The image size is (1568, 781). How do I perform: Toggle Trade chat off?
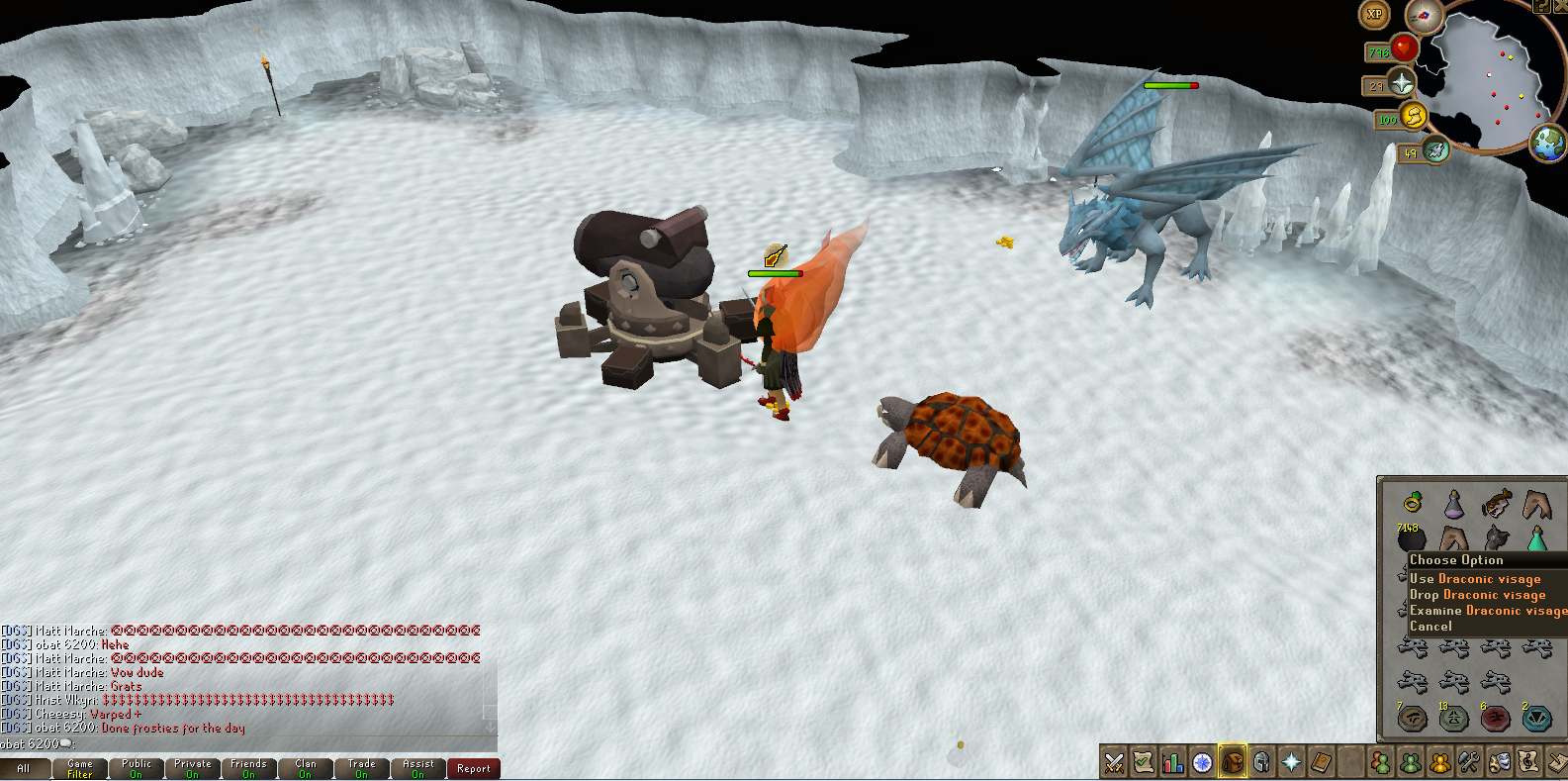point(361,768)
